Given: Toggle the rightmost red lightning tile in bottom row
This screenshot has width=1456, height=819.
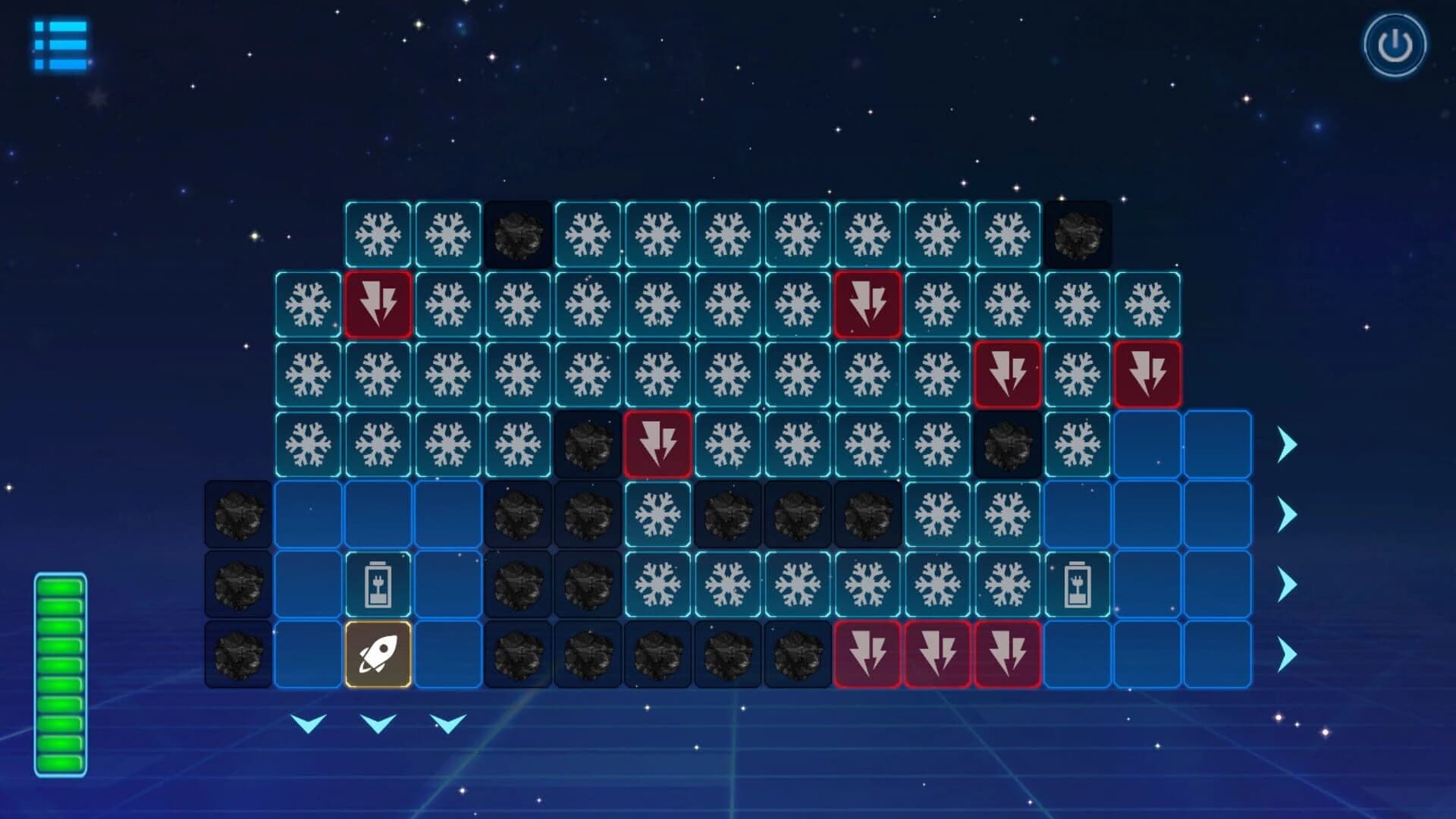Looking at the screenshot, I should 1009,657.
